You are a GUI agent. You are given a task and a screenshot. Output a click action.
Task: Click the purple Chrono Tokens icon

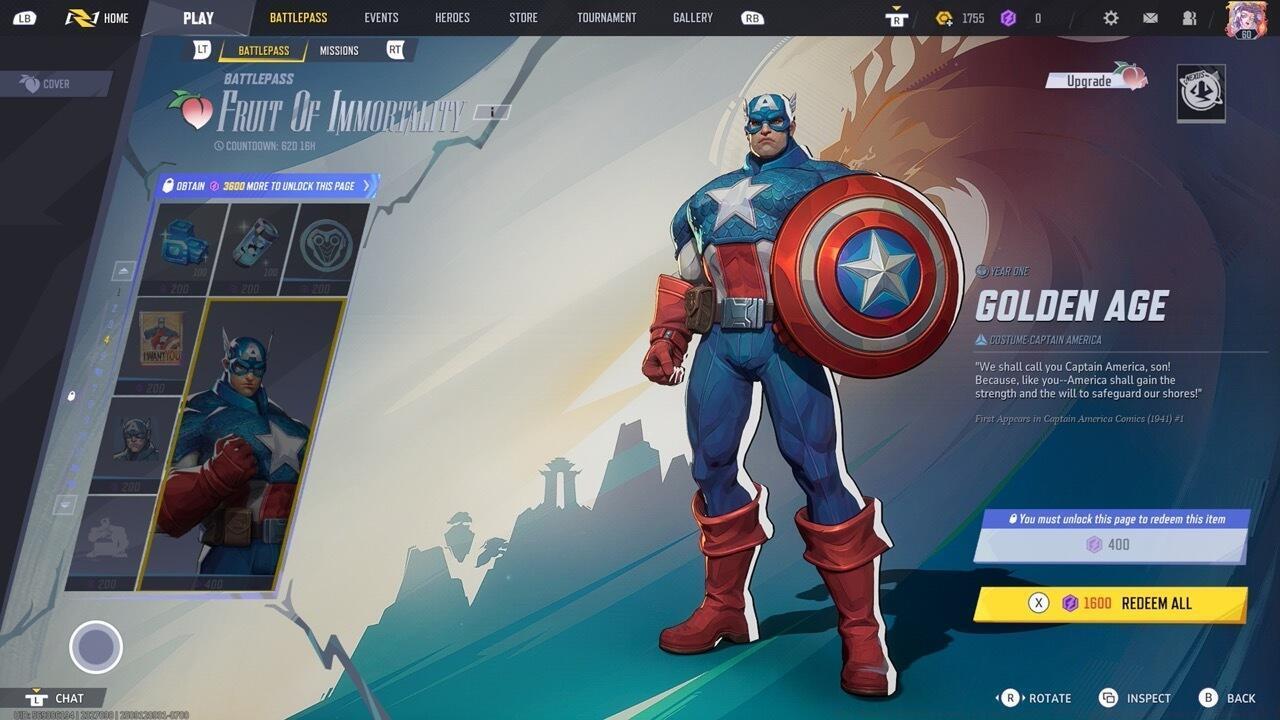coord(1008,17)
